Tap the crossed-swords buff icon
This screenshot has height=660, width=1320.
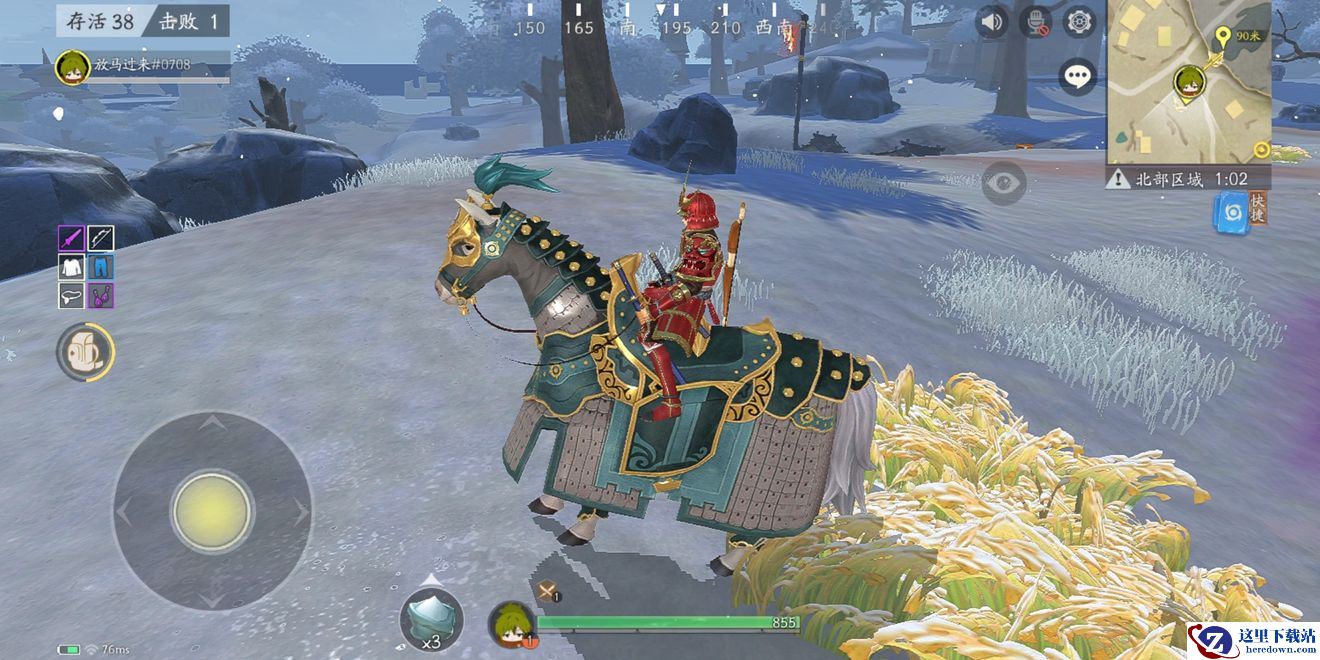coord(547,591)
